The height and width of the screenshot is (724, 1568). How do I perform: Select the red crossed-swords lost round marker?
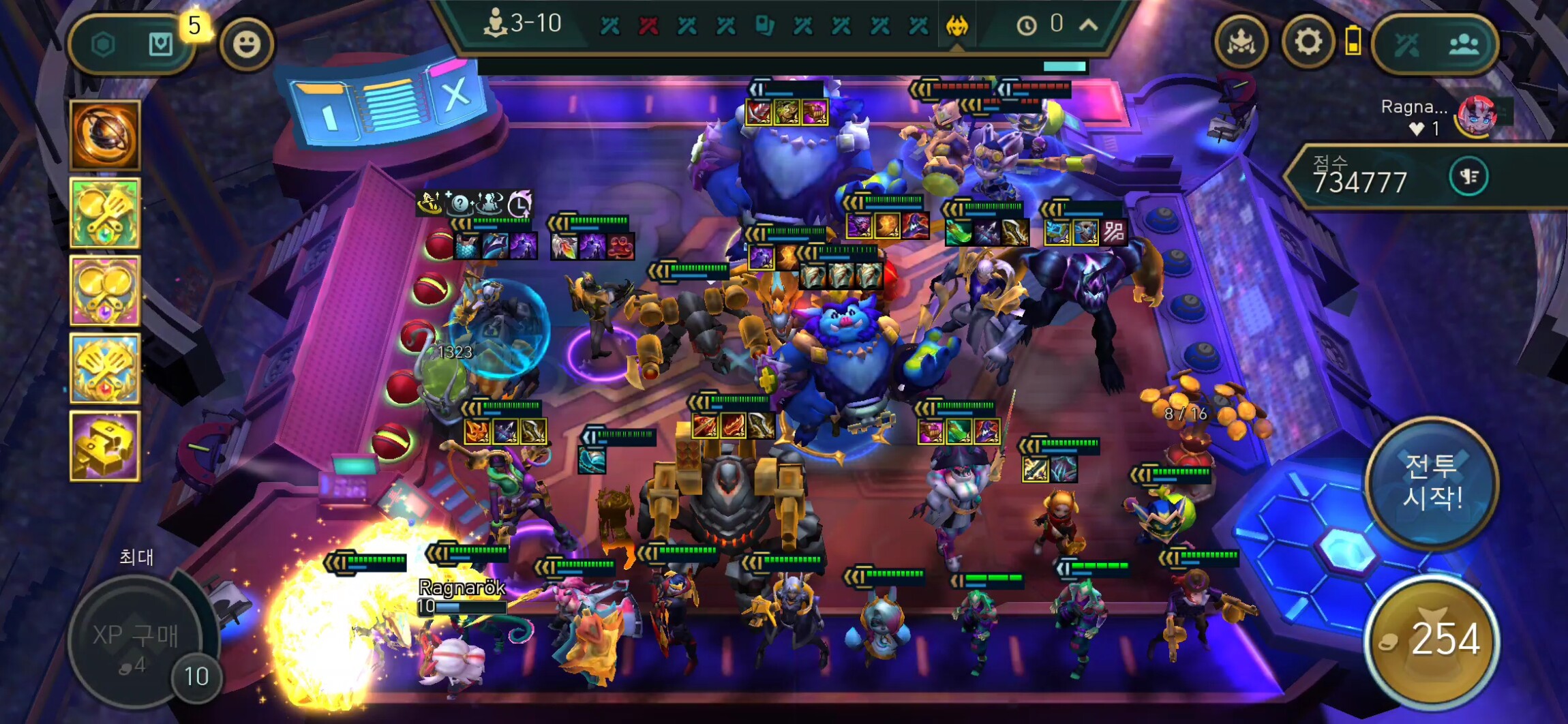(648, 26)
